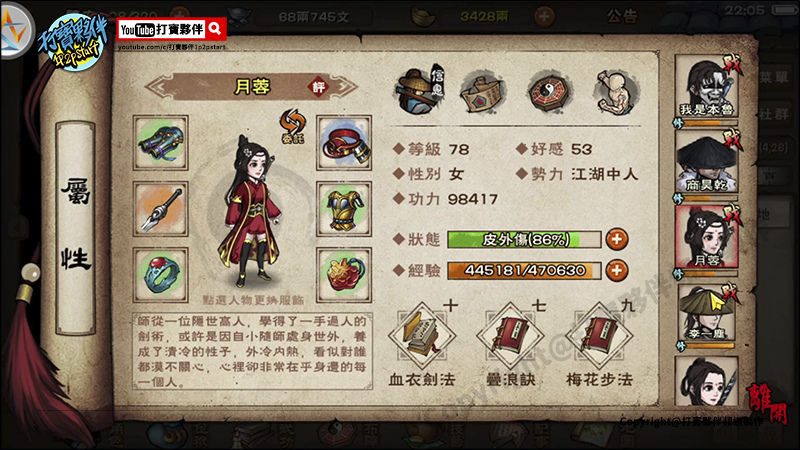The width and height of the screenshot is (800, 450).
Task: Click the 評 review badge beside 月蓉
Action: tap(291, 86)
